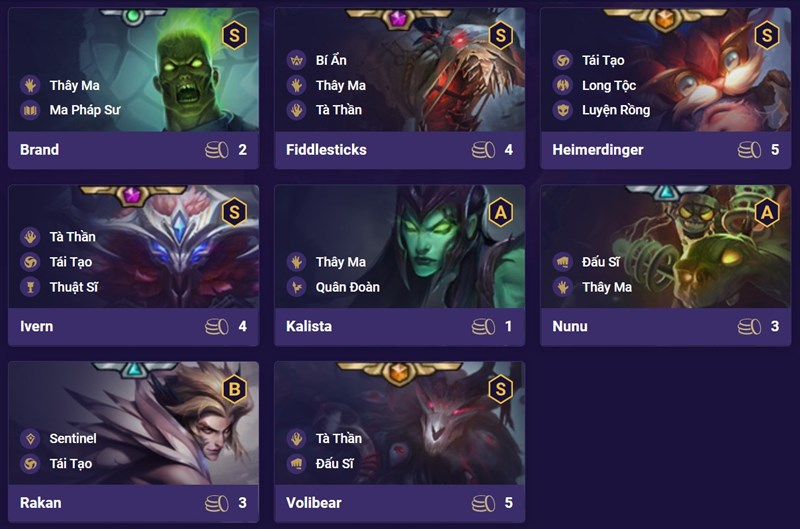Screen dimensions: 800x529
Task: Click the B tier badge on Rakan
Action: pyautogui.click(x=234, y=388)
